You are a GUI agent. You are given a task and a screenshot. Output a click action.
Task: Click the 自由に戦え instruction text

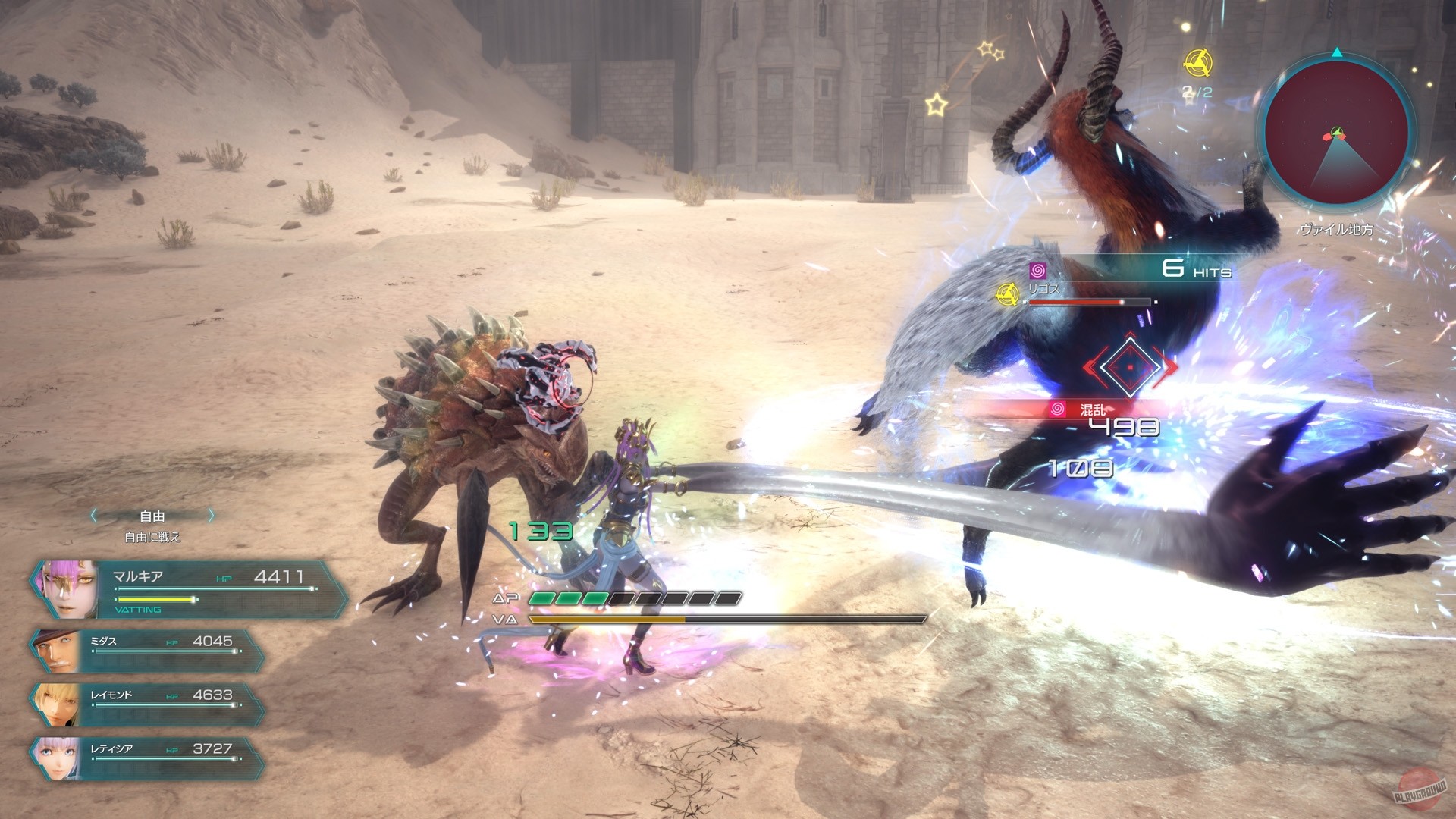151,537
